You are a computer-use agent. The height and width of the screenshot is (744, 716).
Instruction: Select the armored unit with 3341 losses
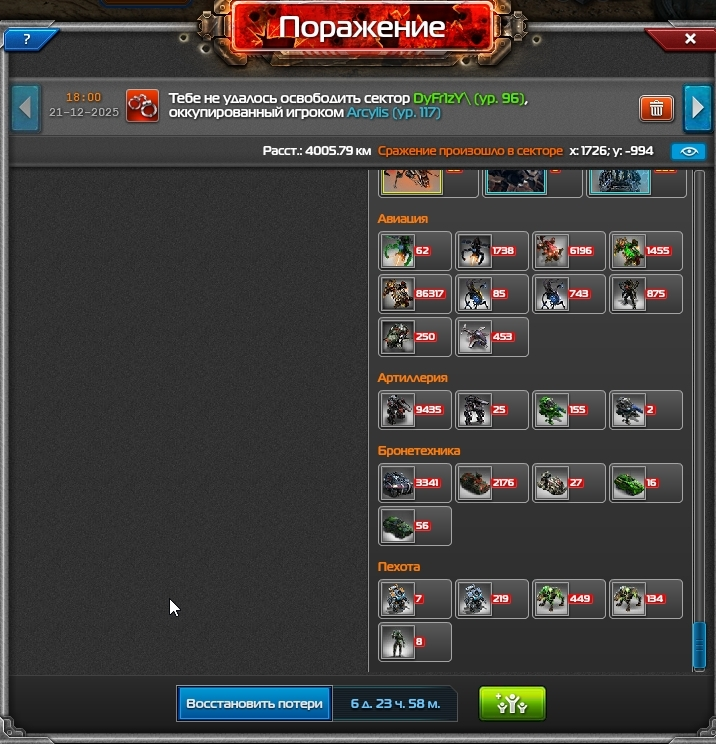point(415,483)
